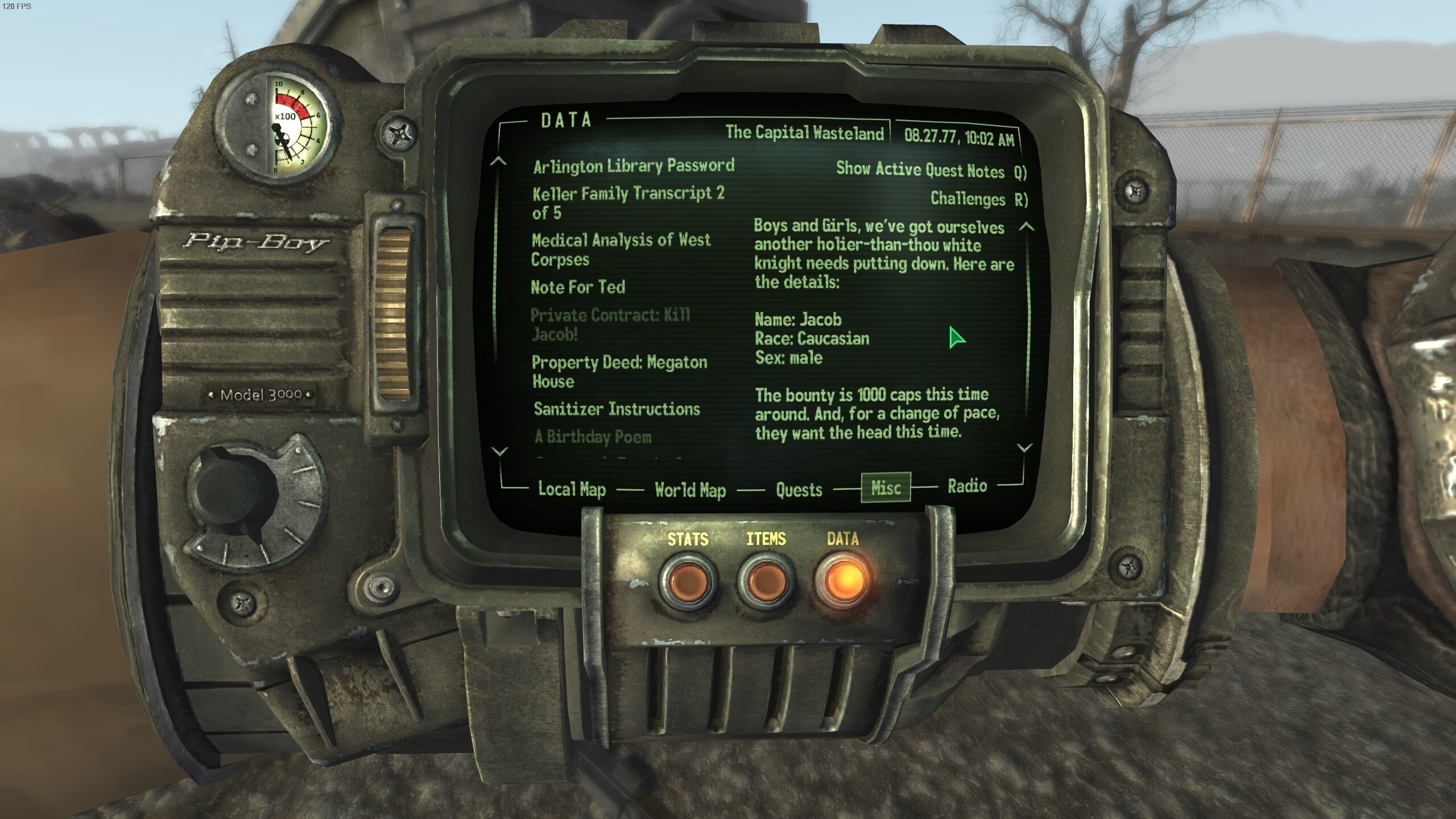Click the STATS orange button

pyautogui.click(x=688, y=581)
